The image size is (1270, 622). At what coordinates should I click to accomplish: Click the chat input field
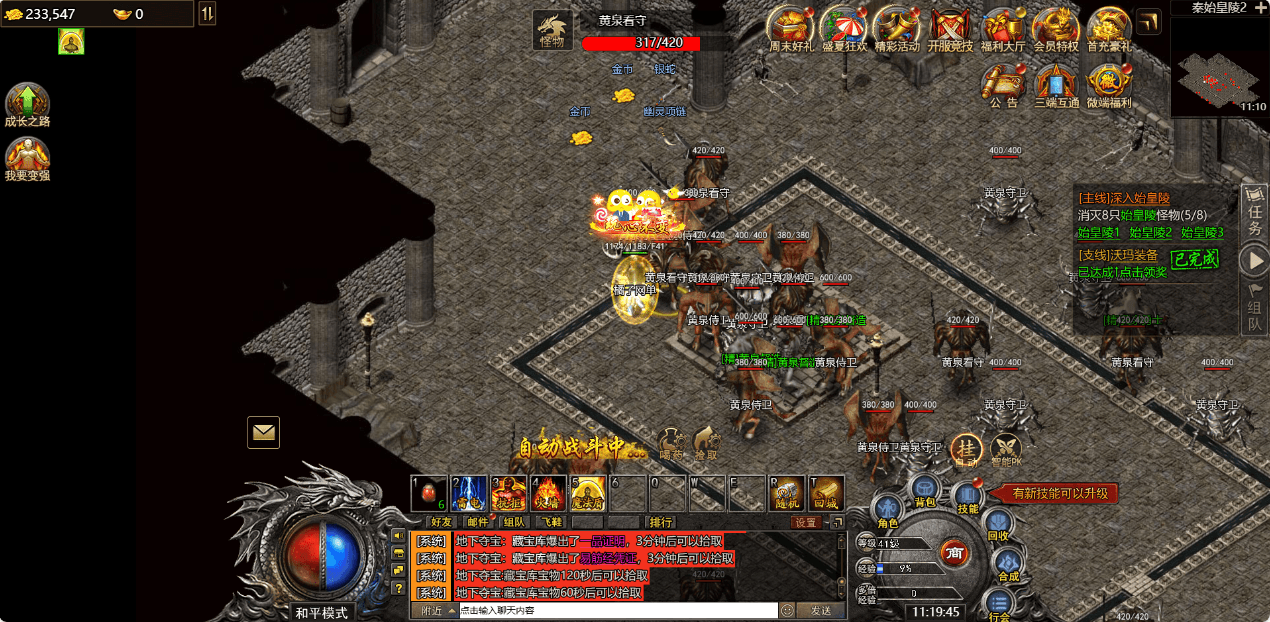pos(617,610)
